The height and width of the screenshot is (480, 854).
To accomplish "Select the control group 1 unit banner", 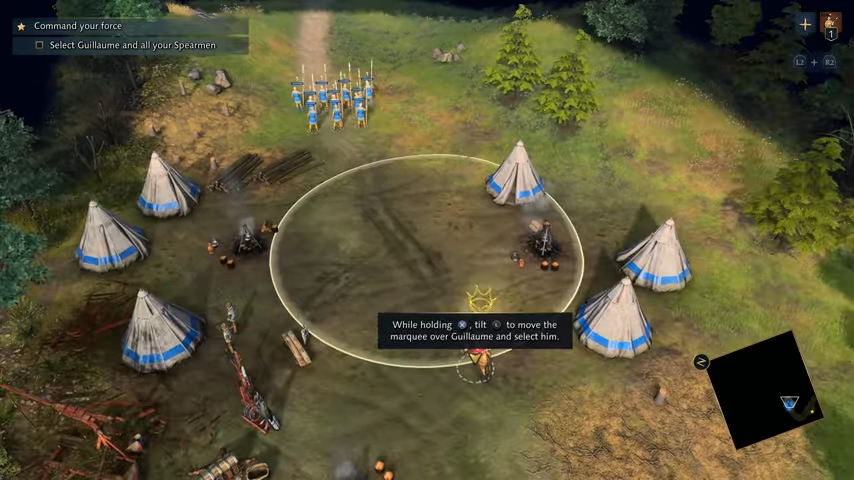I will click(830, 25).
